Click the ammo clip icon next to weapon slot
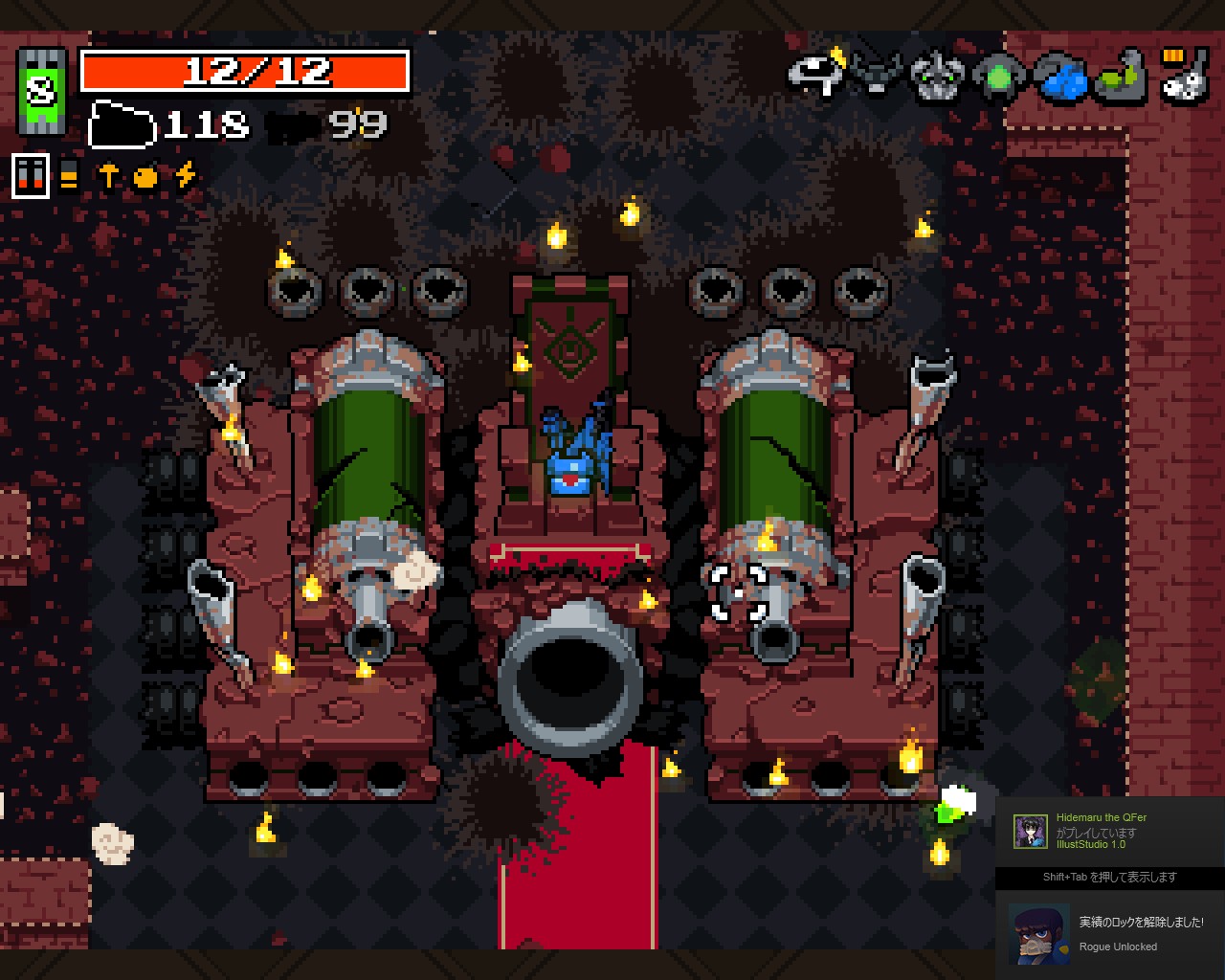Viewport: 1225px width, 980px height. tap(67, 174)
